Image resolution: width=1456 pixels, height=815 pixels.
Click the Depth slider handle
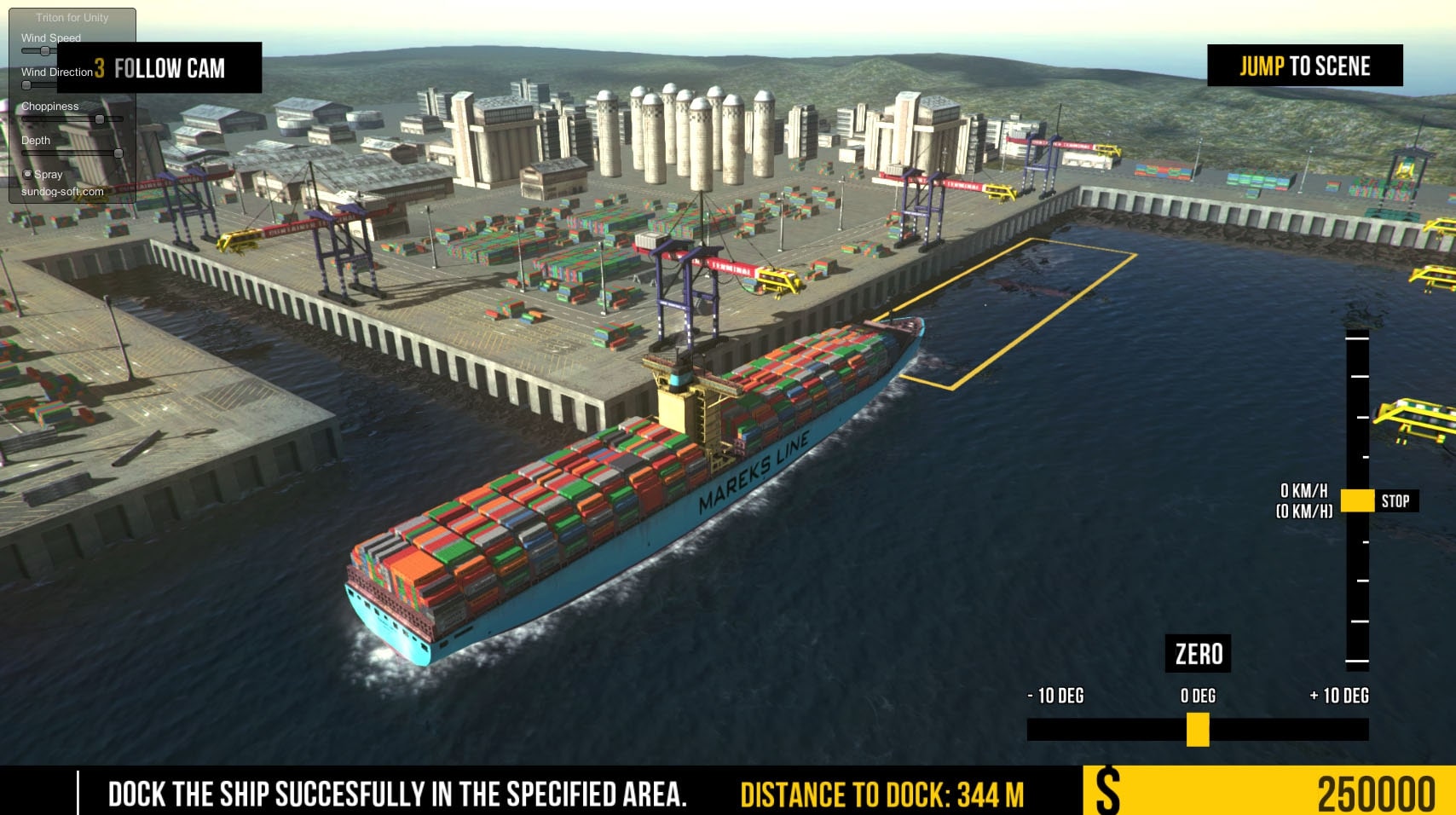pyautogui.click(x=118, y=153)
